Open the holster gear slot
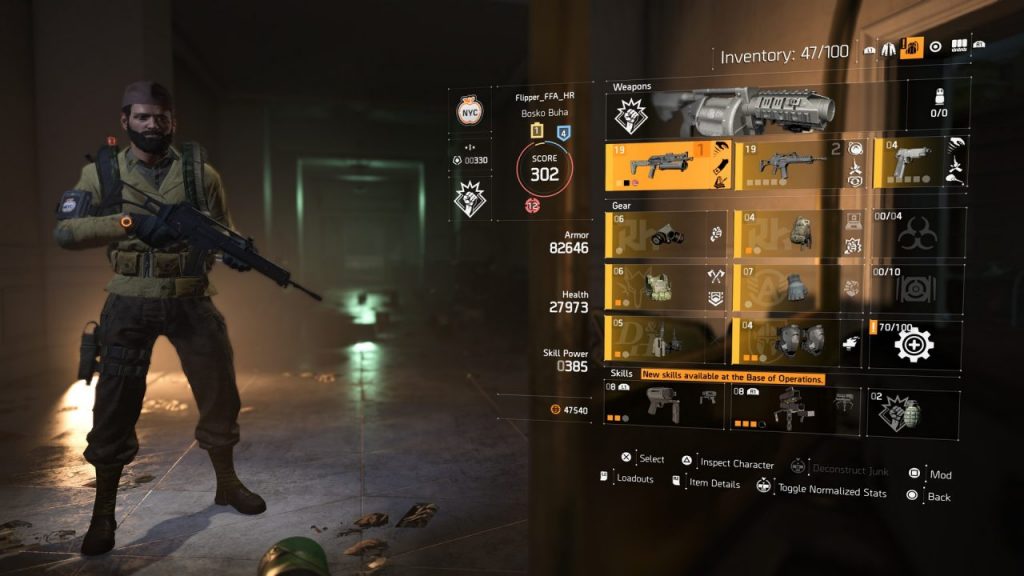The image size is (1024, 576). [666, 341]
